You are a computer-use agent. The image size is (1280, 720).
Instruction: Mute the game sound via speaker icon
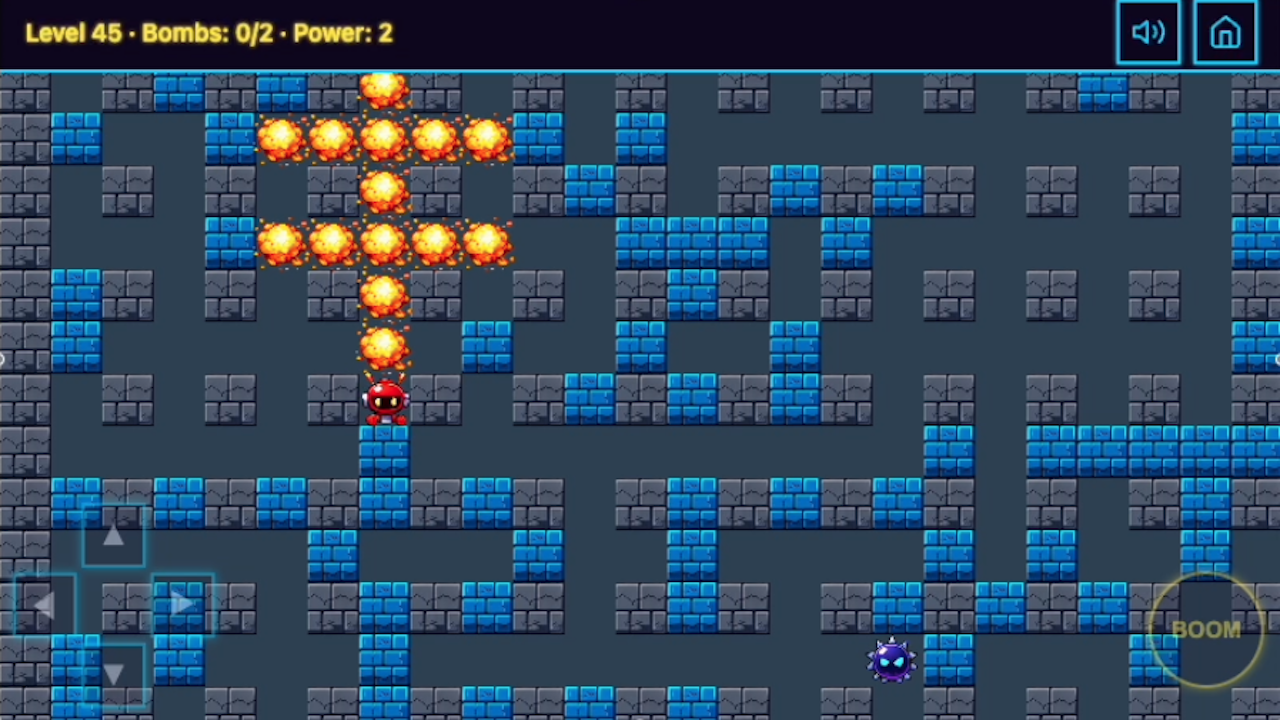[1148, 33]
